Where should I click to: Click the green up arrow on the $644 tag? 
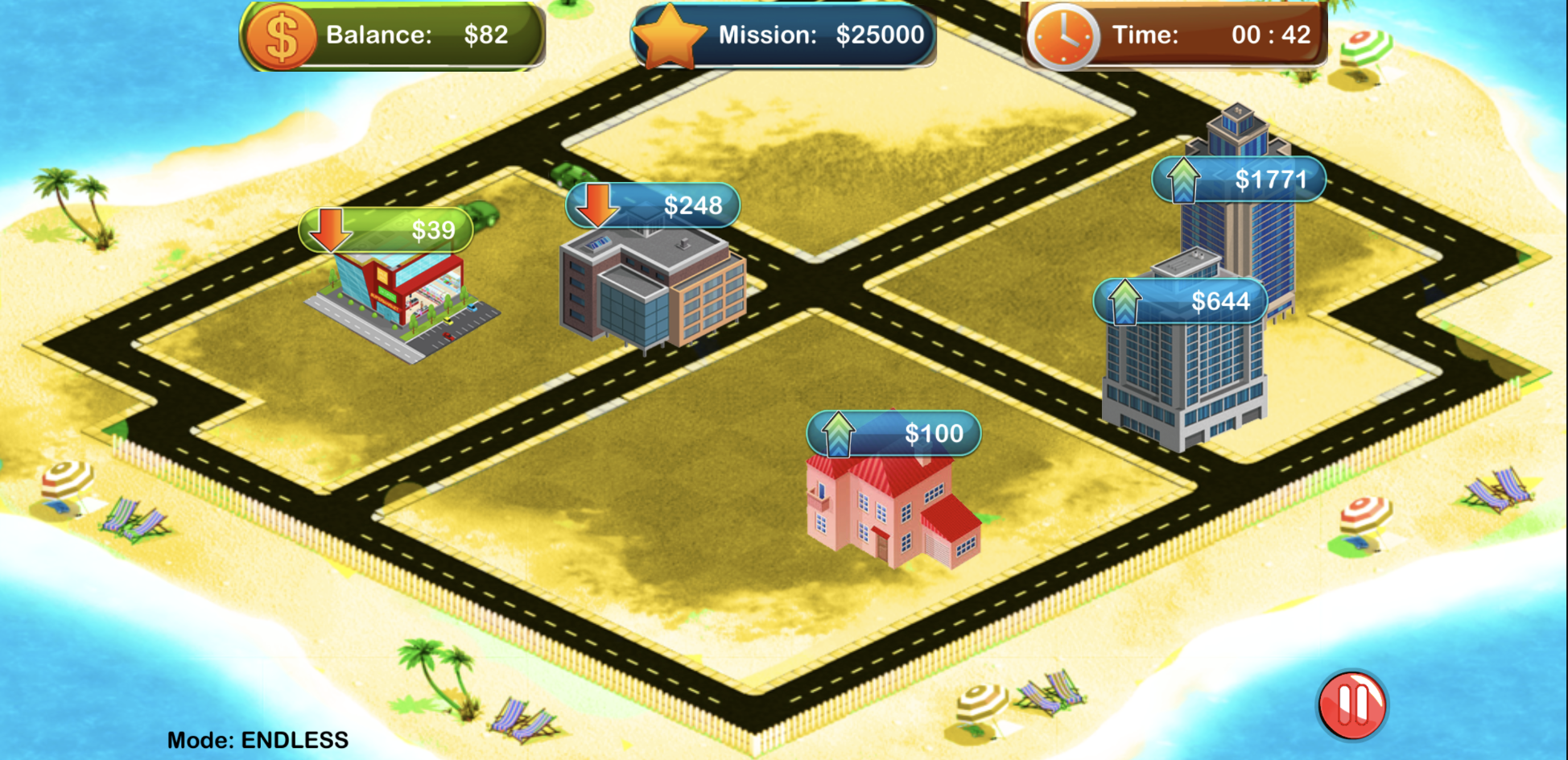click(1124, 301)
